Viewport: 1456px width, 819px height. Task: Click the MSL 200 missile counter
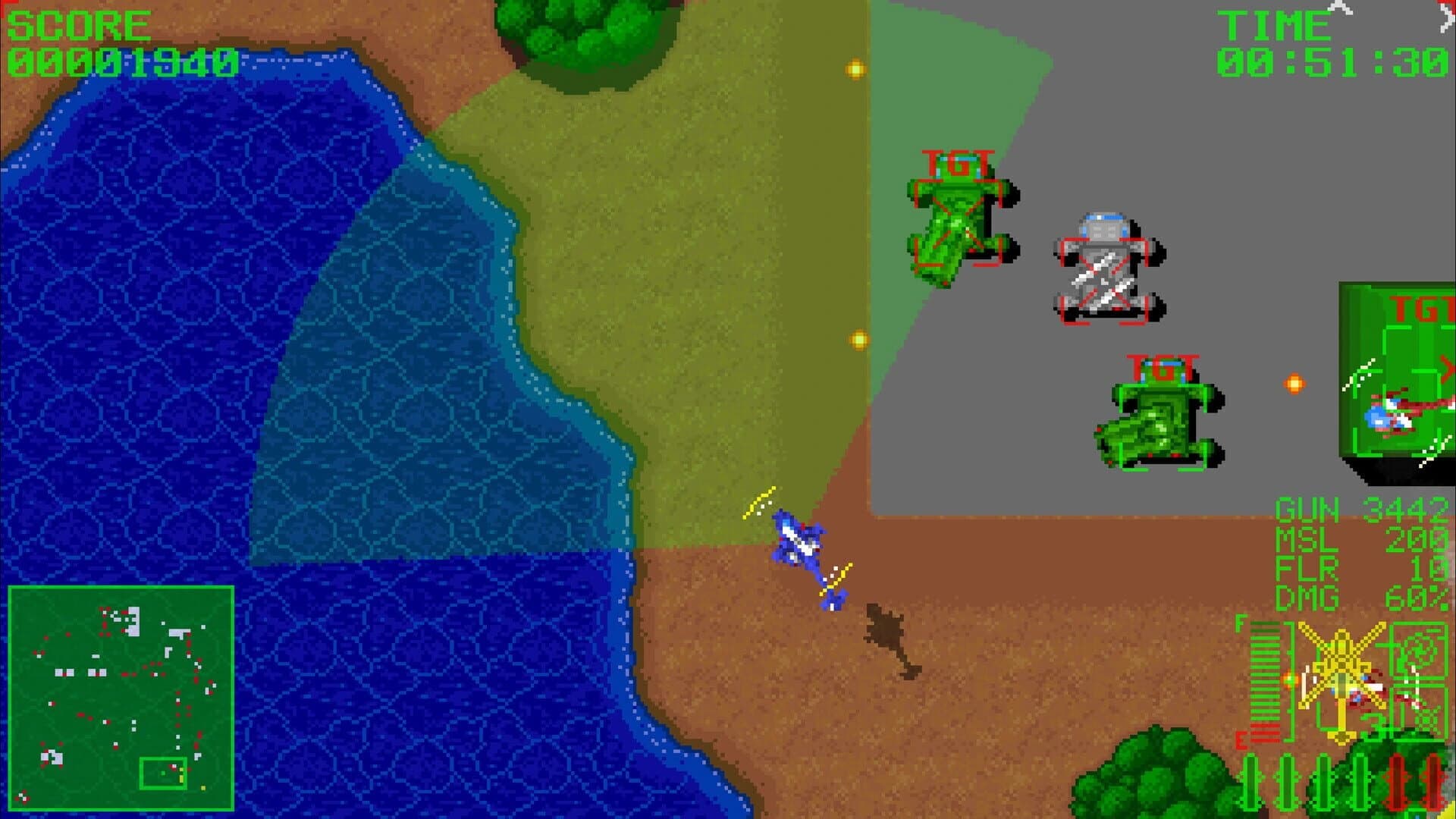1365,540
